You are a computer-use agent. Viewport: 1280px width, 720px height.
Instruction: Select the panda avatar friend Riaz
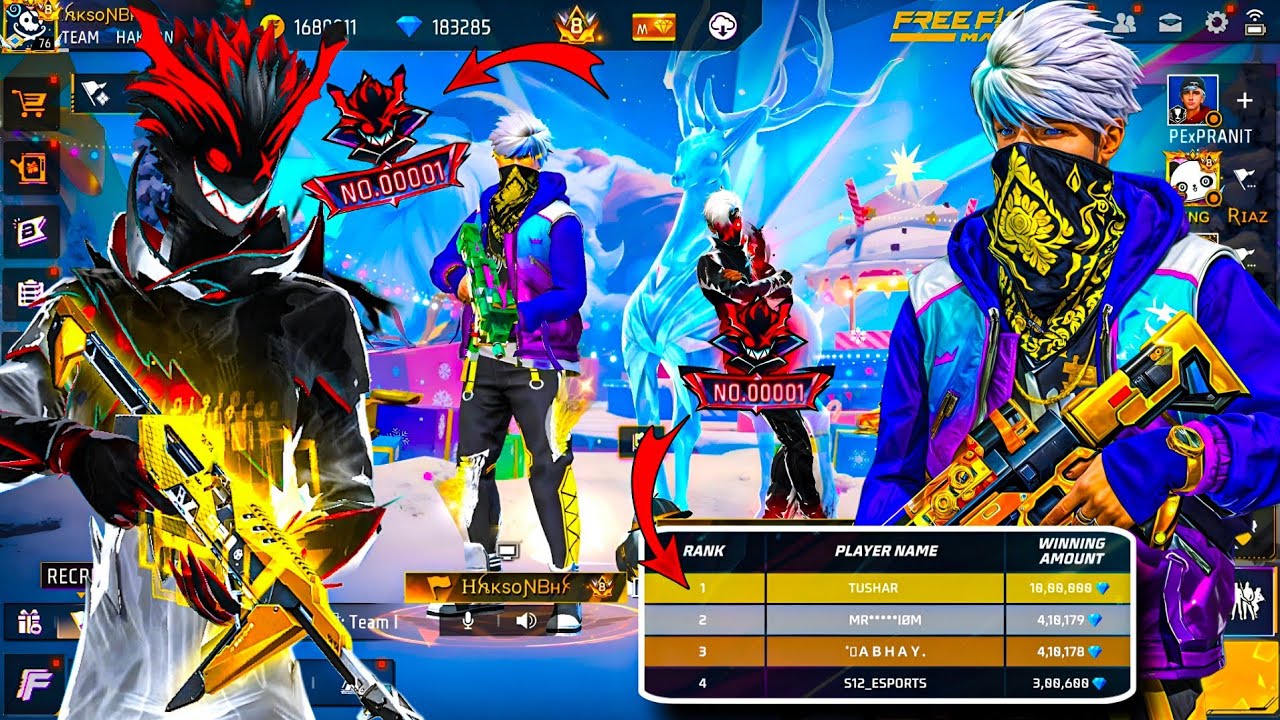point(1192,179)
